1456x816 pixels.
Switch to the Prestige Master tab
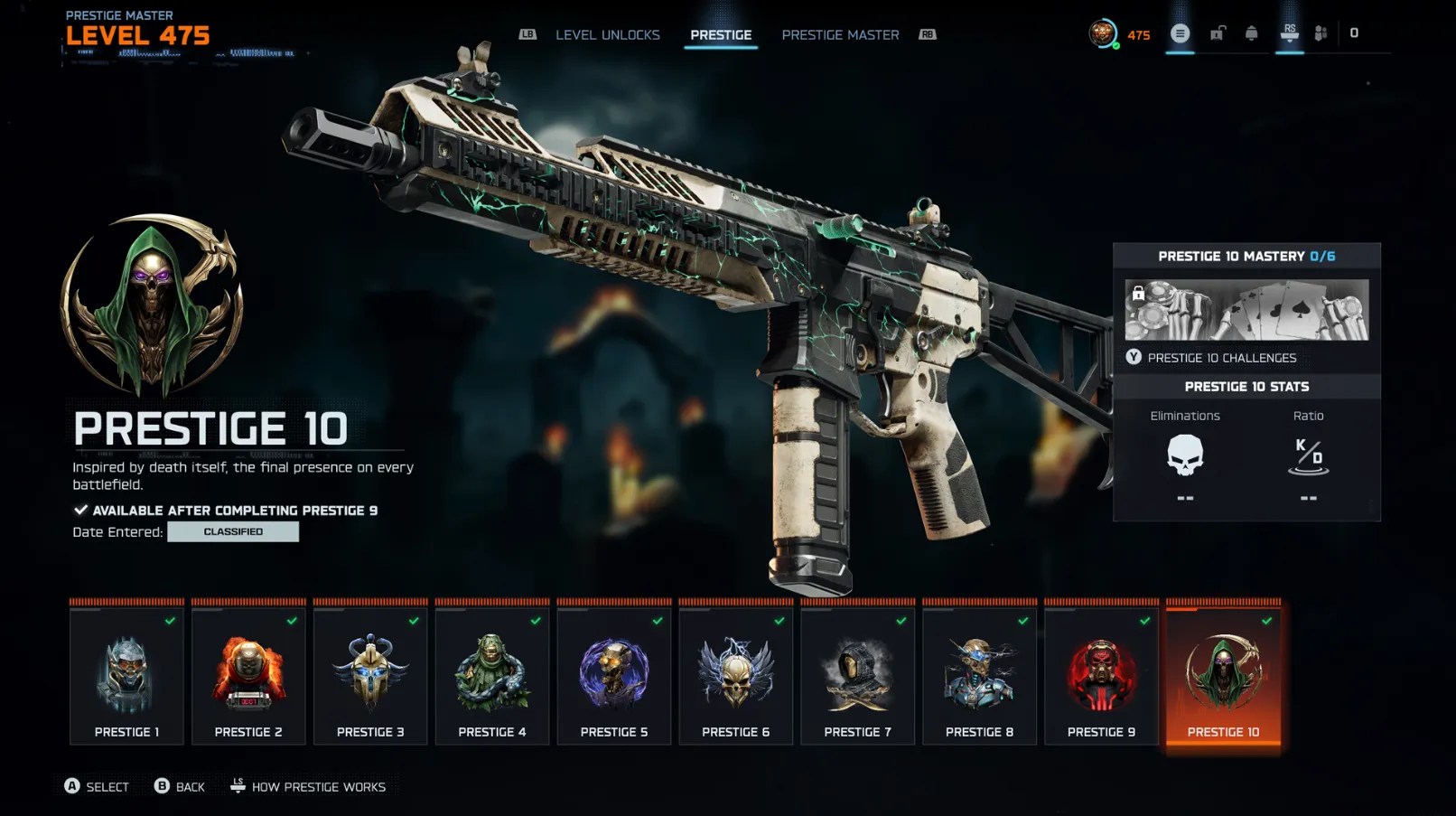pyautogui.click(x=839, y=34)
